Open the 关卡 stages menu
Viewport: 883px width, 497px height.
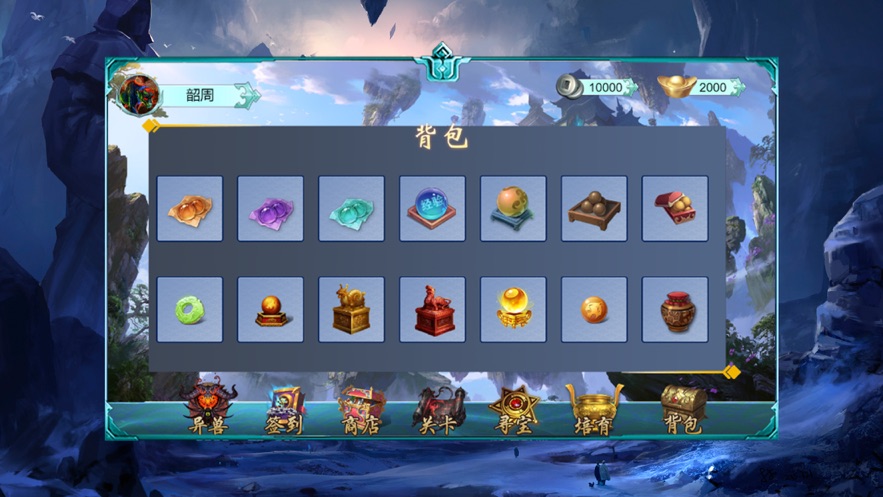pyautogui.click(x=438, y=410)
